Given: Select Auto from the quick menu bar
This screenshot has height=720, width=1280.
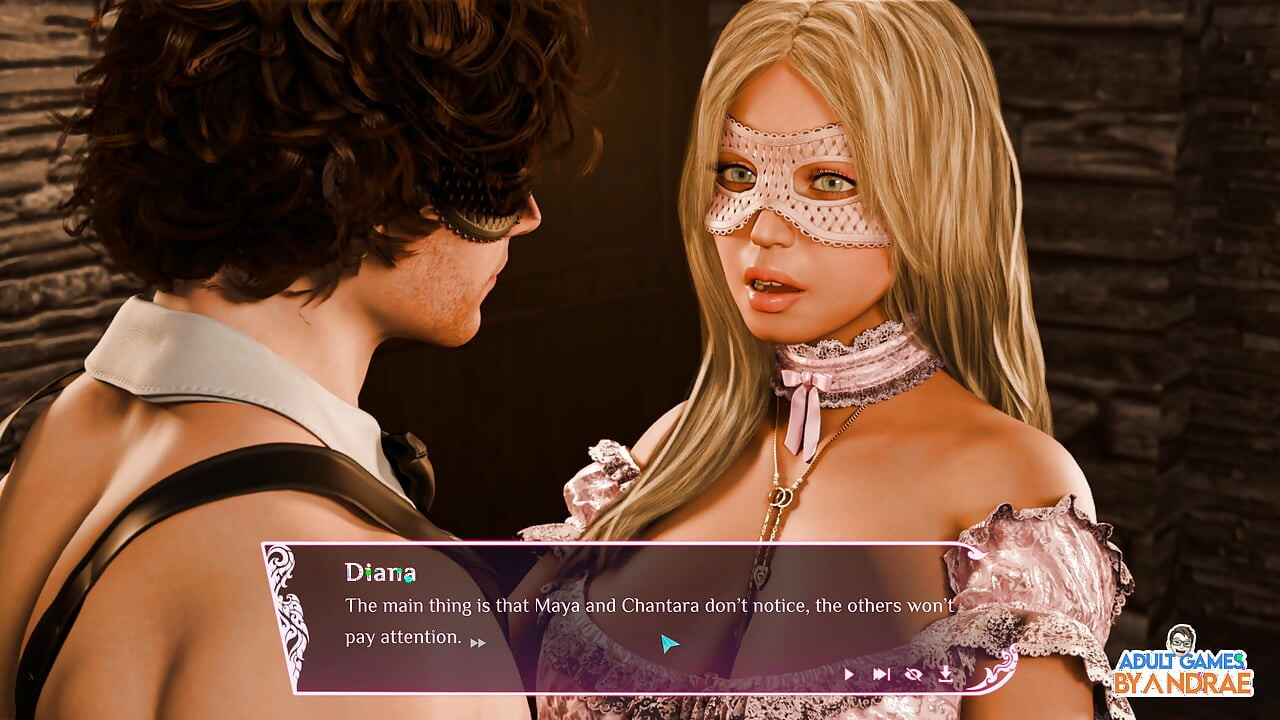Looking at the screenshot, I should 849,675.
